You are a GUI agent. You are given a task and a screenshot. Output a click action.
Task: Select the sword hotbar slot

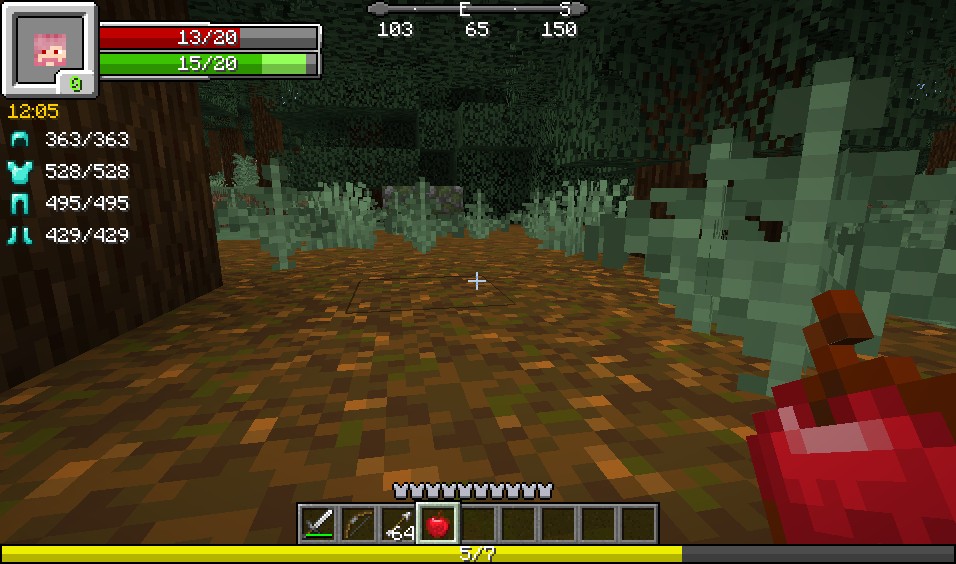pos(318,523)
